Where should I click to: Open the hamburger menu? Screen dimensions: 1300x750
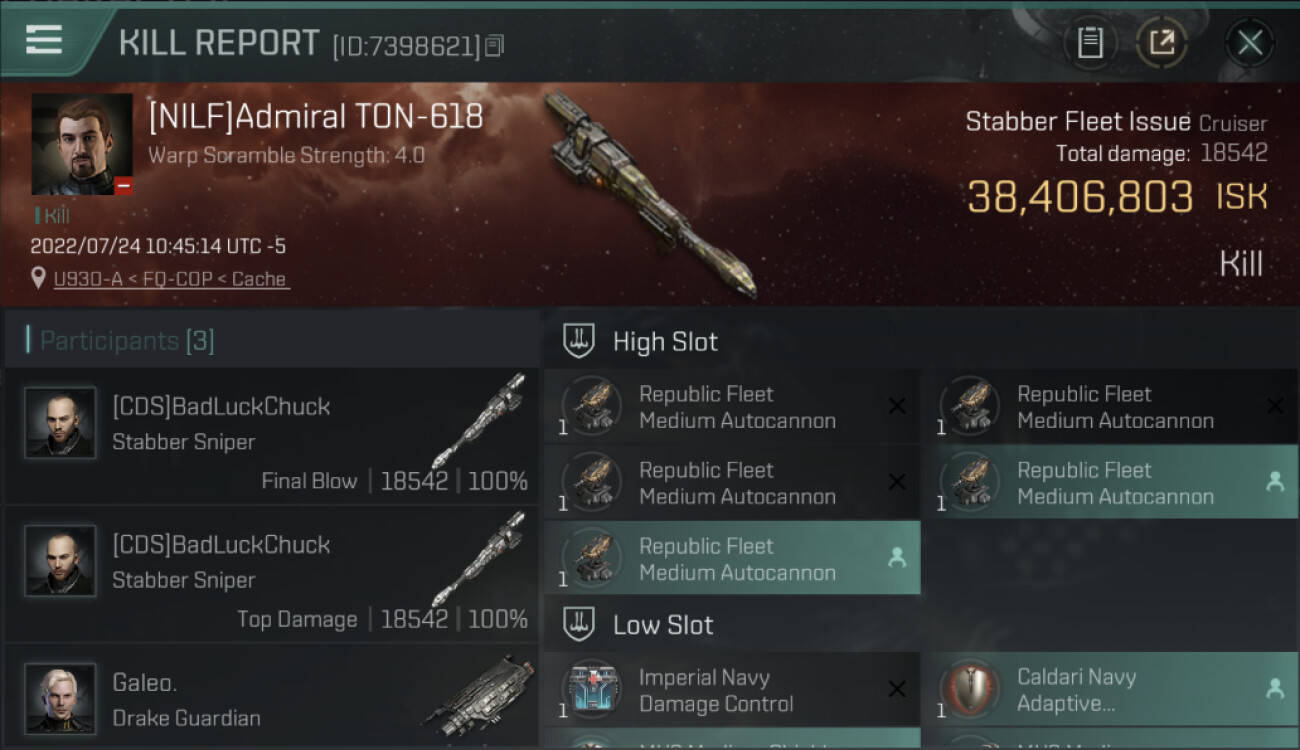click(x=44, y=40)
